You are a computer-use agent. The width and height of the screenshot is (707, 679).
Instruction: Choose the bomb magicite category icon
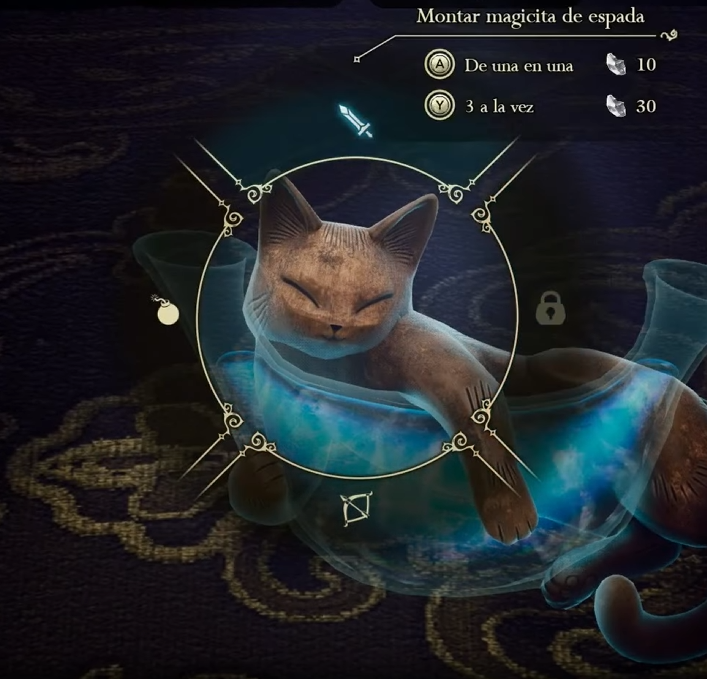pyautogui.click(x=165, y=311)
